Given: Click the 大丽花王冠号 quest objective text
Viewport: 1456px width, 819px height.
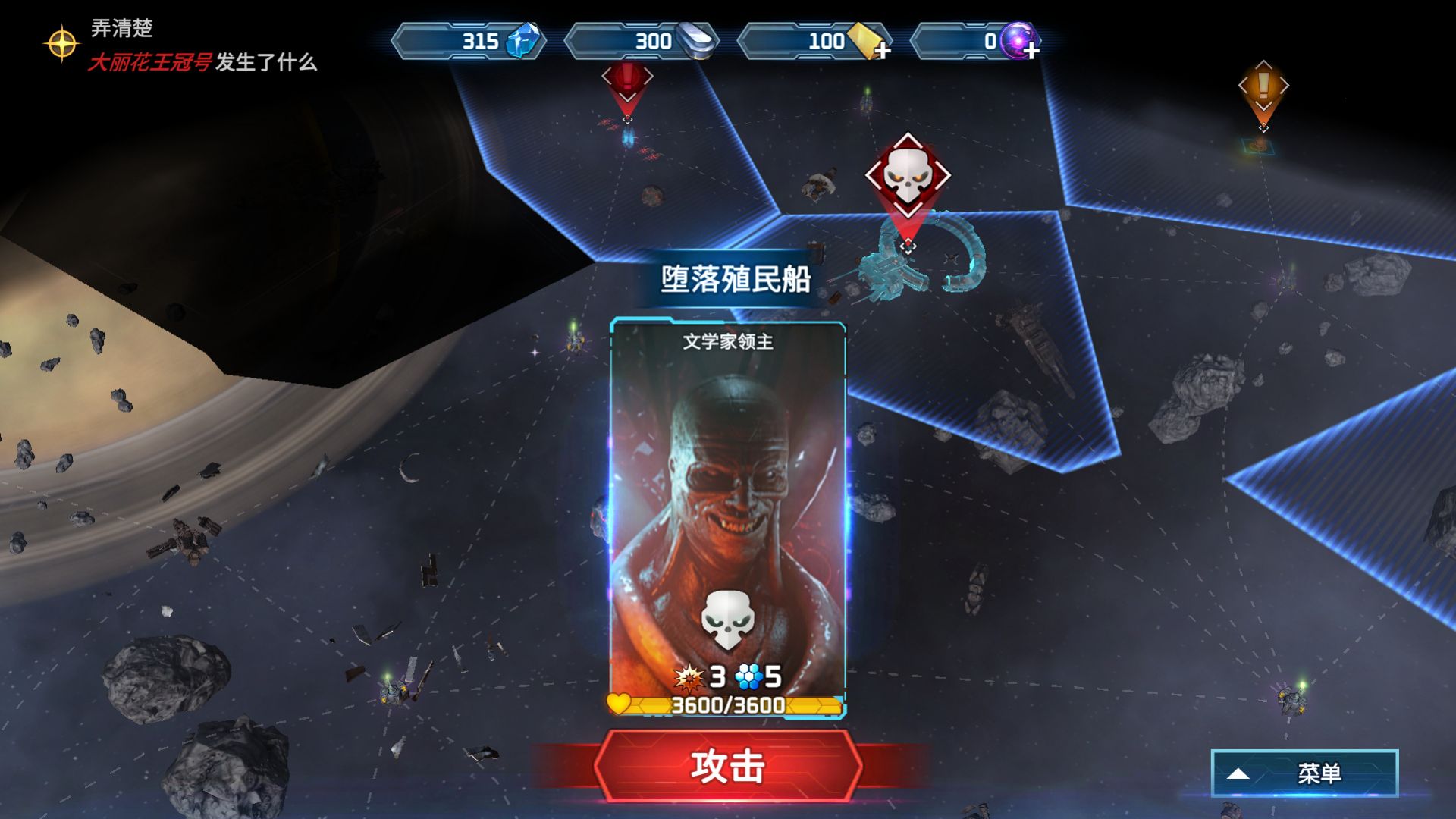Looking at the screenshot, I should click(149, 64).
